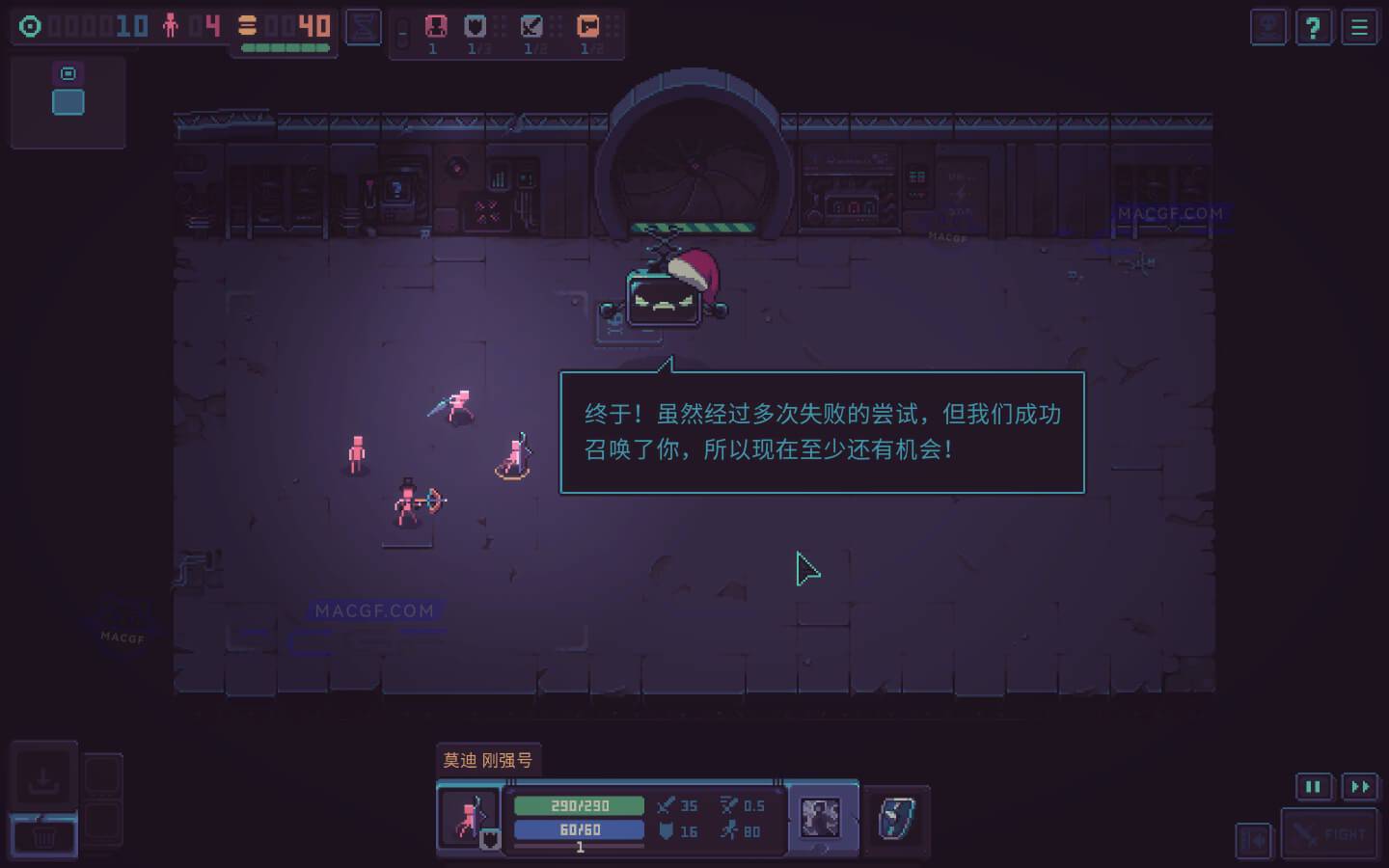Expand the left arrow beside the unit stats panel

tap(790, 819)
